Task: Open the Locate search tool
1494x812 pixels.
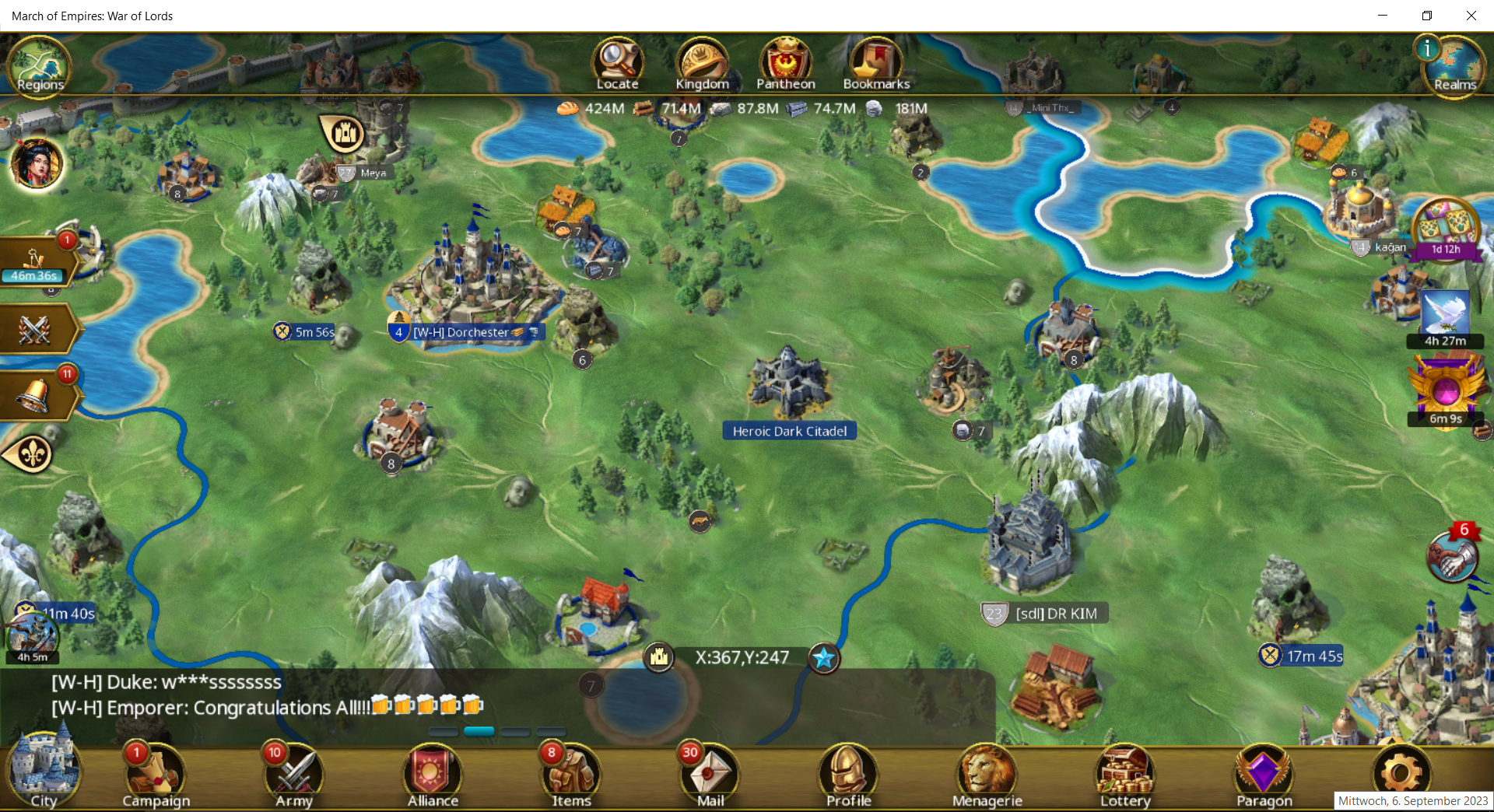Action: tap(618, 64)
